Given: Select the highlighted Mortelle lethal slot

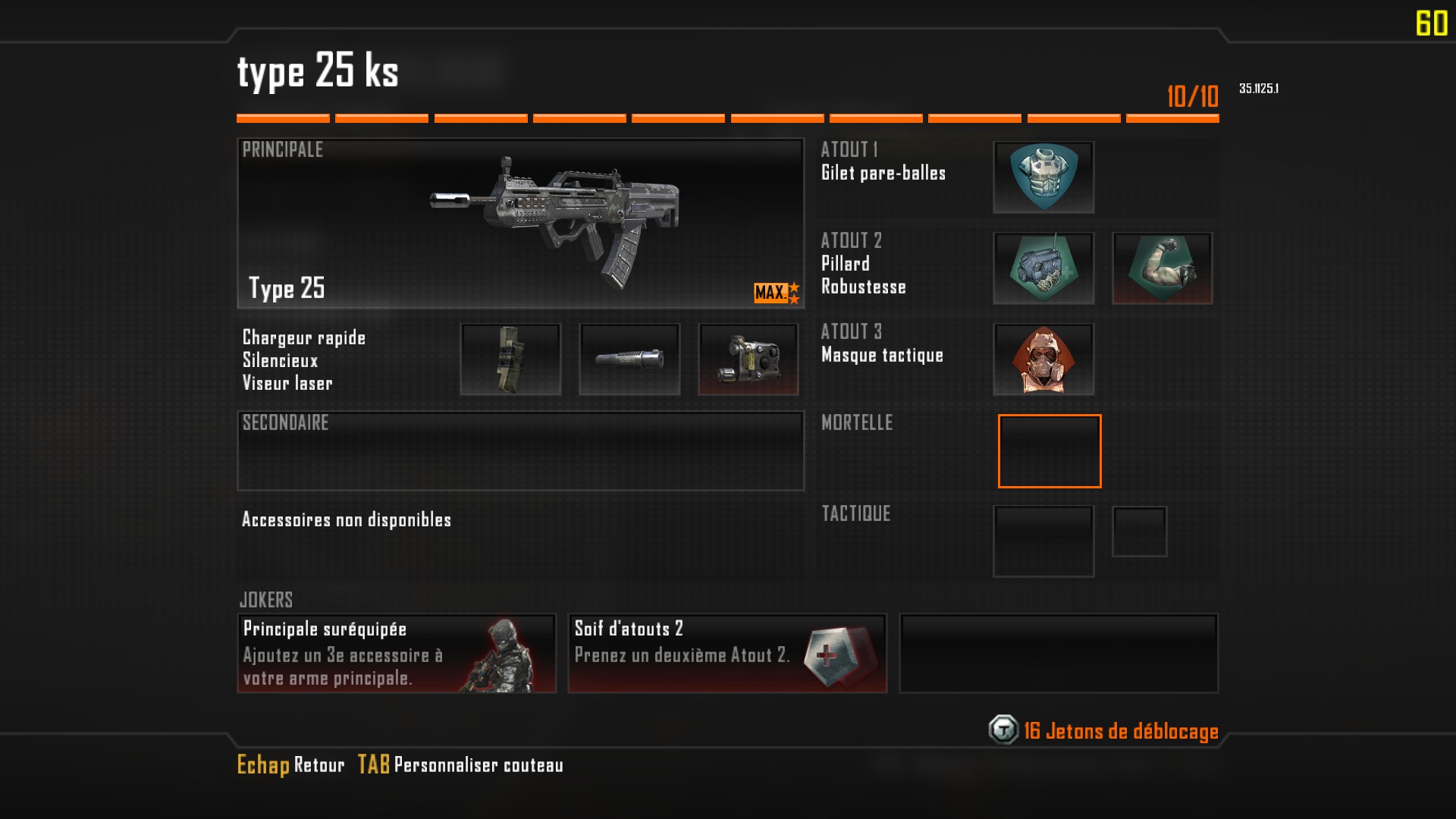Looking at the screenshot, I should click(1050, 451).
